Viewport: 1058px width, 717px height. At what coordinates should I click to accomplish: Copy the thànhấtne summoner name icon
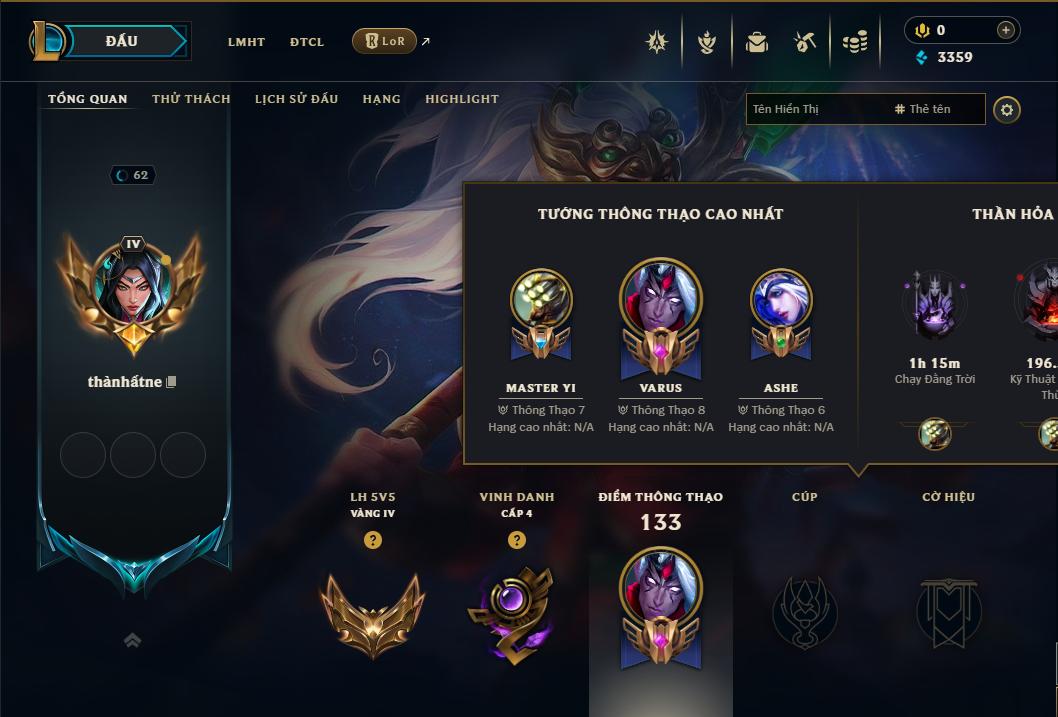tap(172, 382)
